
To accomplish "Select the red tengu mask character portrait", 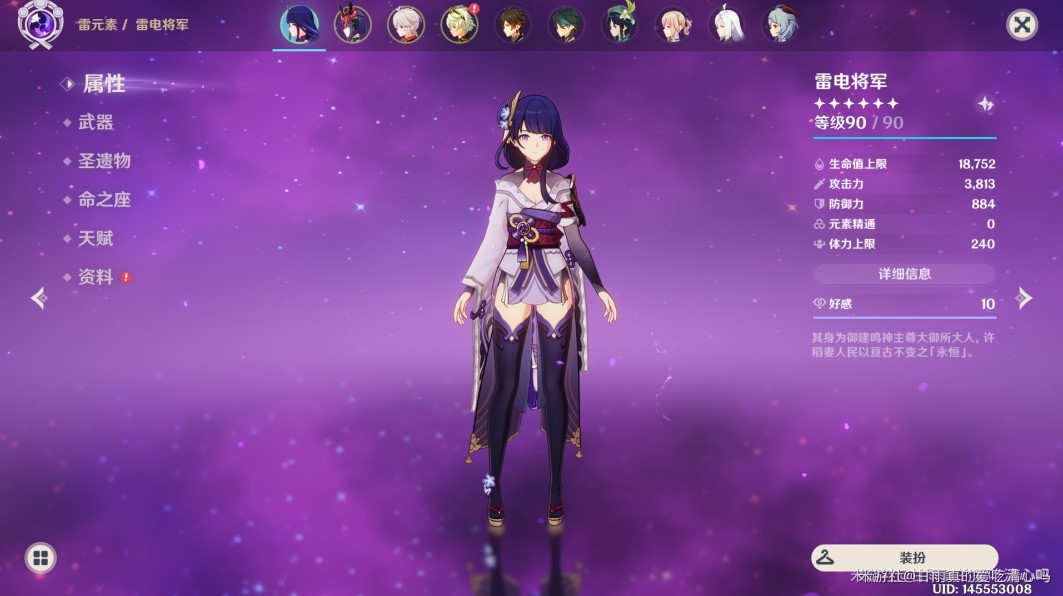I will [x=352, y=25].
